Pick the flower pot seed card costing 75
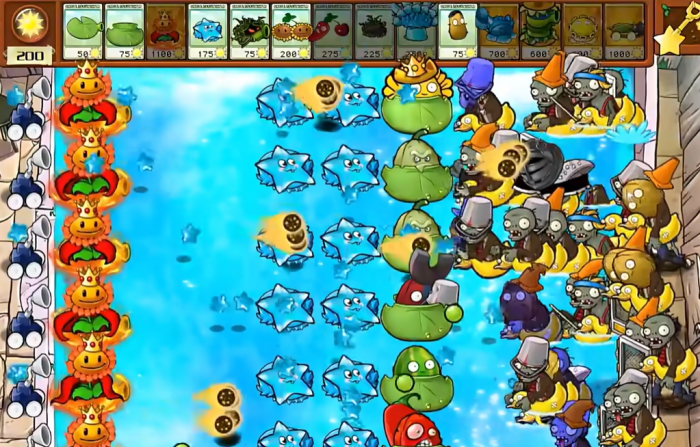 tap(124, 30)
